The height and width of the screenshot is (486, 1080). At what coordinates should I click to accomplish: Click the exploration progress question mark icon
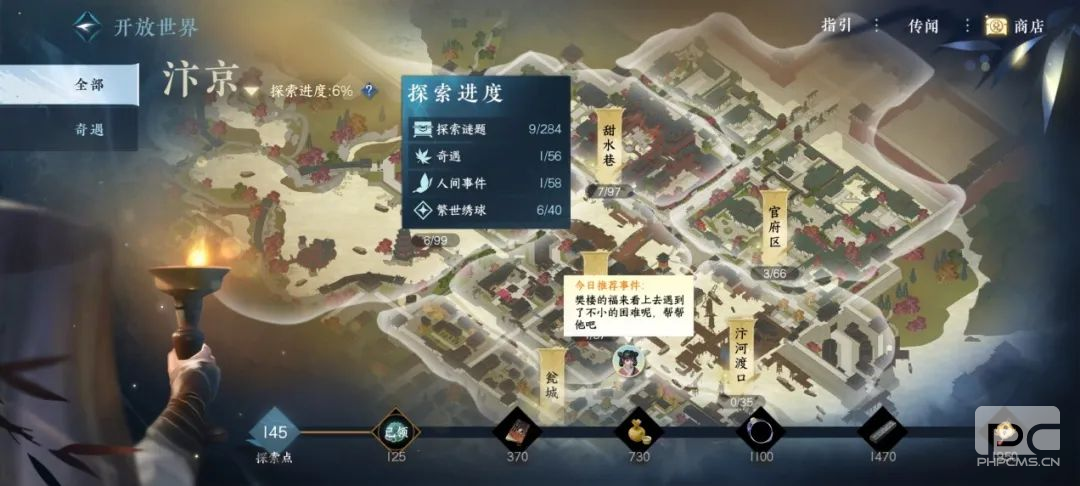[370, 90]
